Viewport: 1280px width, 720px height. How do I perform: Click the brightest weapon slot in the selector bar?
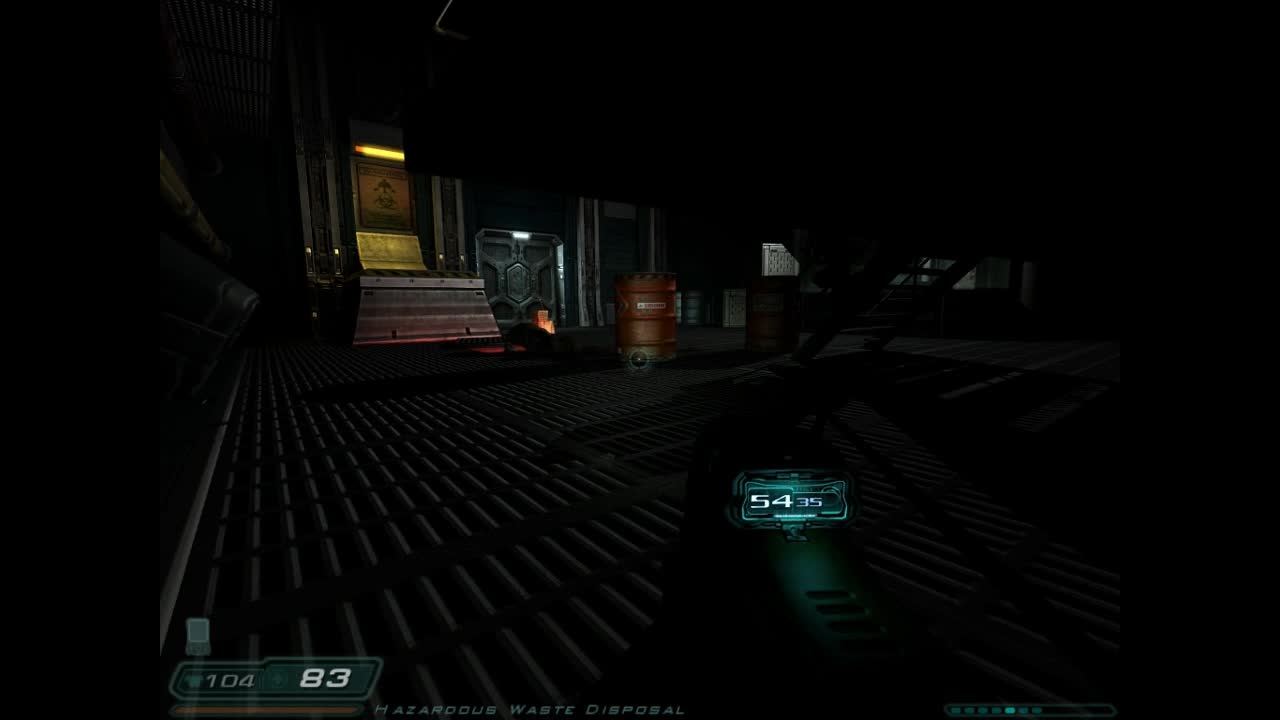coord(1010,710)
